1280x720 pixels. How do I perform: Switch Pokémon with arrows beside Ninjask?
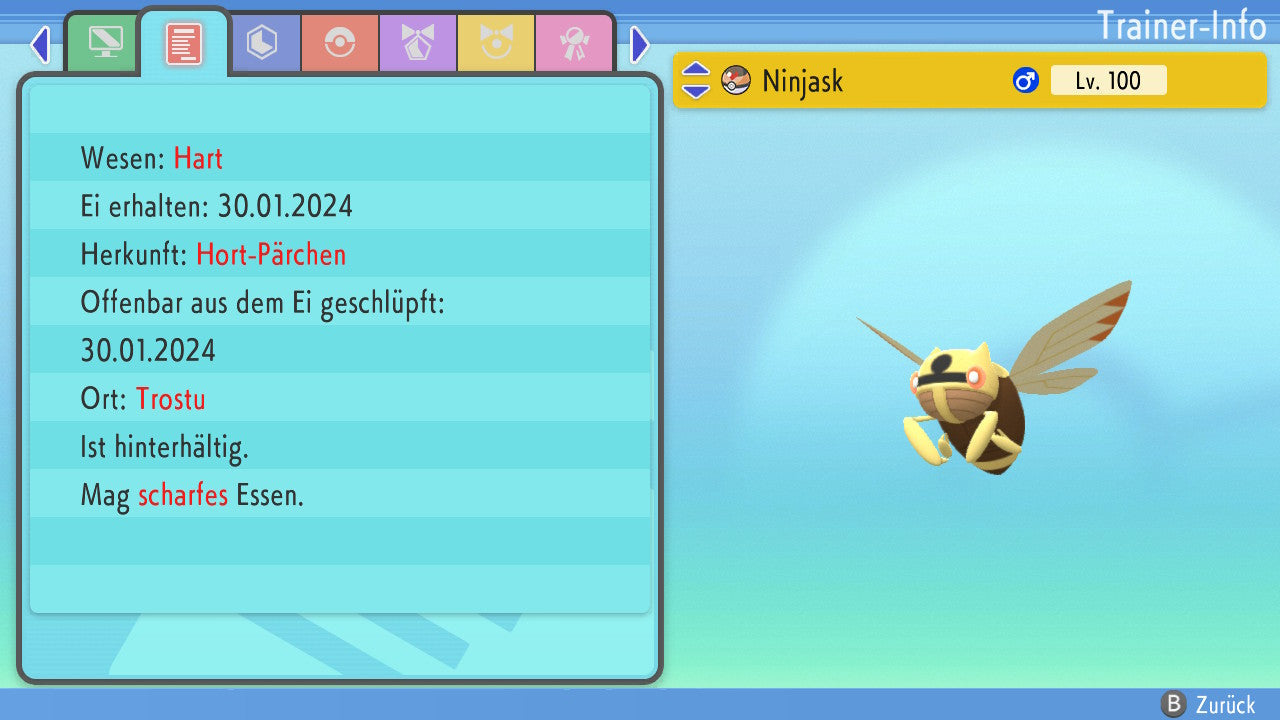[696, 80]
